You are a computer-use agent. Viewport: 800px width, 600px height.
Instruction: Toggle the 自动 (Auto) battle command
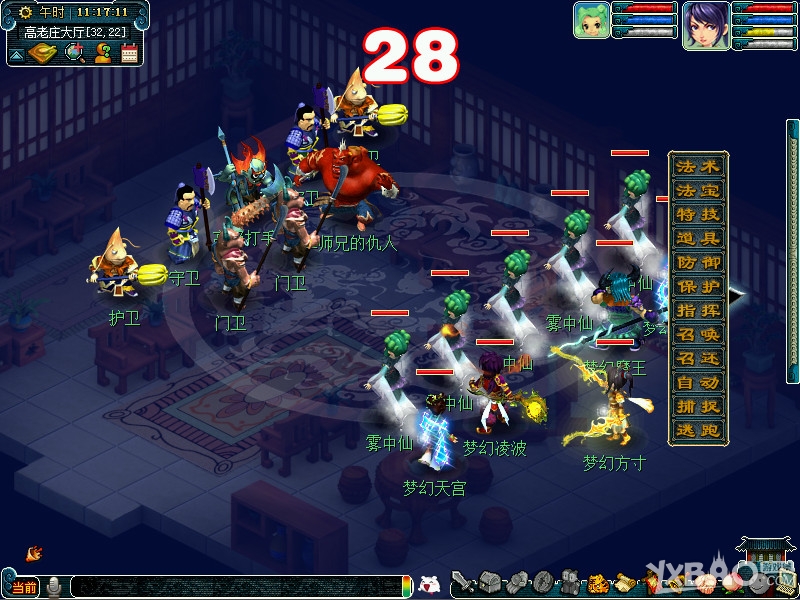(x=698, y=383)
